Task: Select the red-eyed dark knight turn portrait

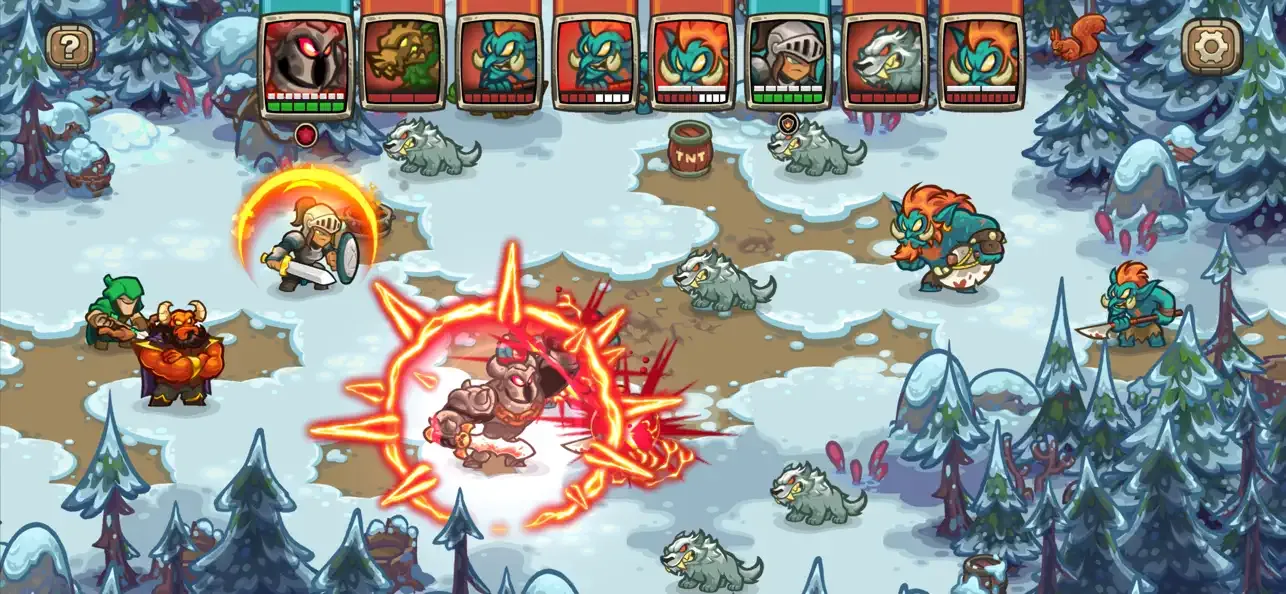Action: [305, 58]
